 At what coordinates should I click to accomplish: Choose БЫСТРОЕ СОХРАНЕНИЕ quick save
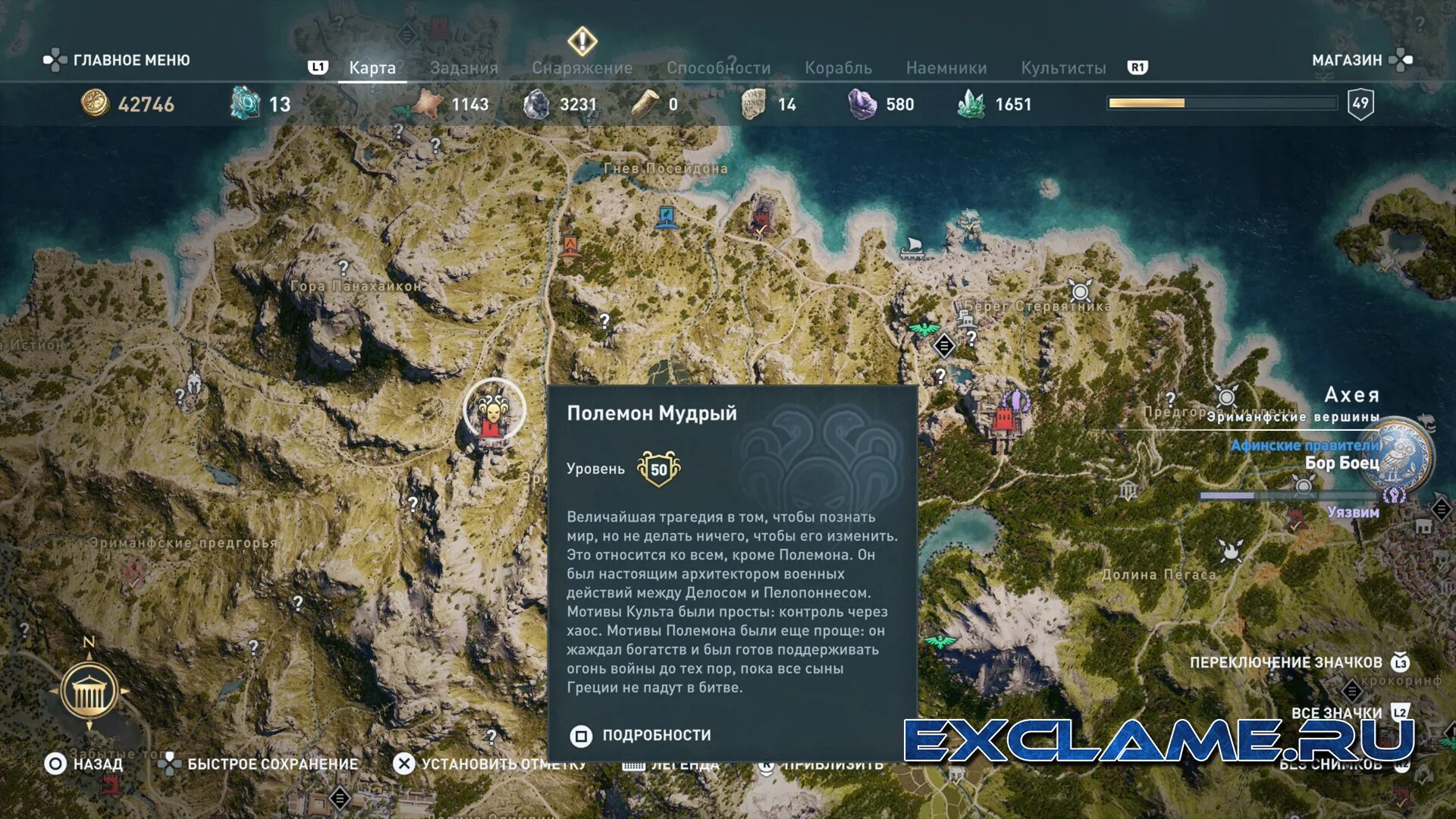tap(258, 764)
